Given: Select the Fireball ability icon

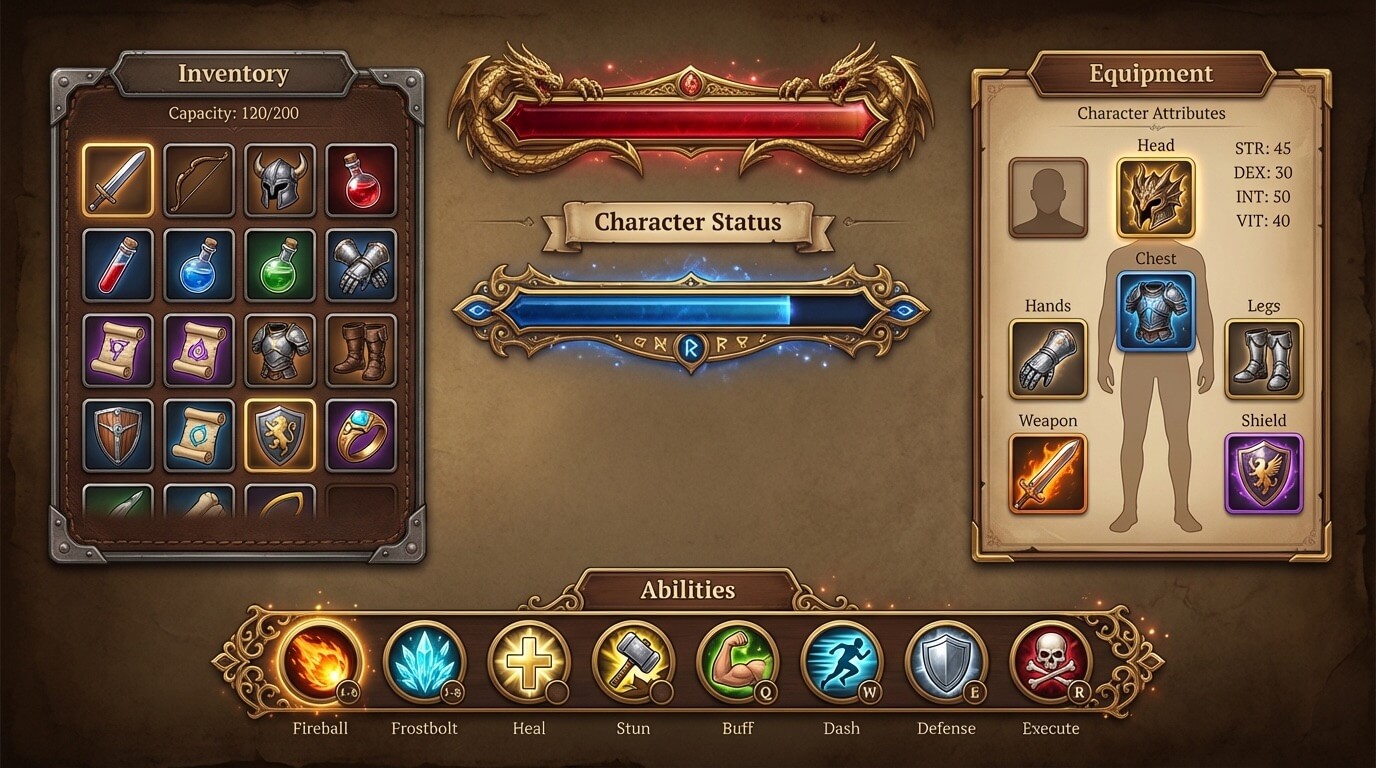Looking at the screenshot, I should (319, 660).
